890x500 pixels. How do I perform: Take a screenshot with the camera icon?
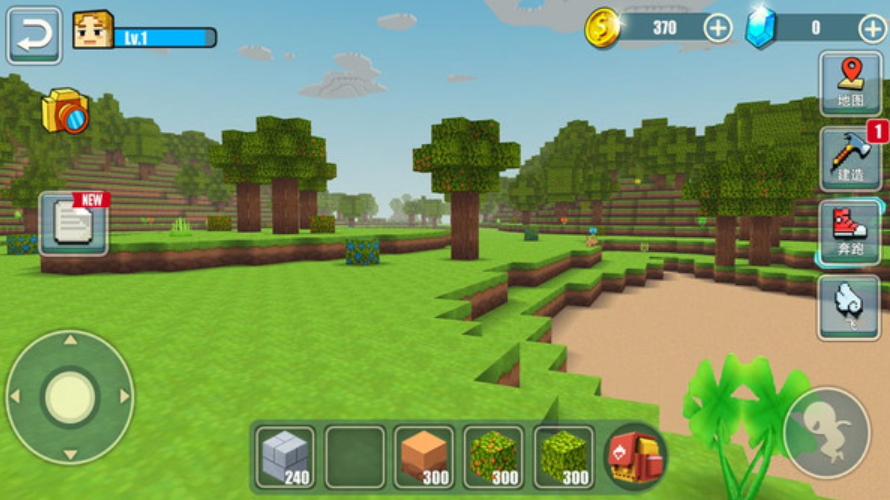click(65, 111)
